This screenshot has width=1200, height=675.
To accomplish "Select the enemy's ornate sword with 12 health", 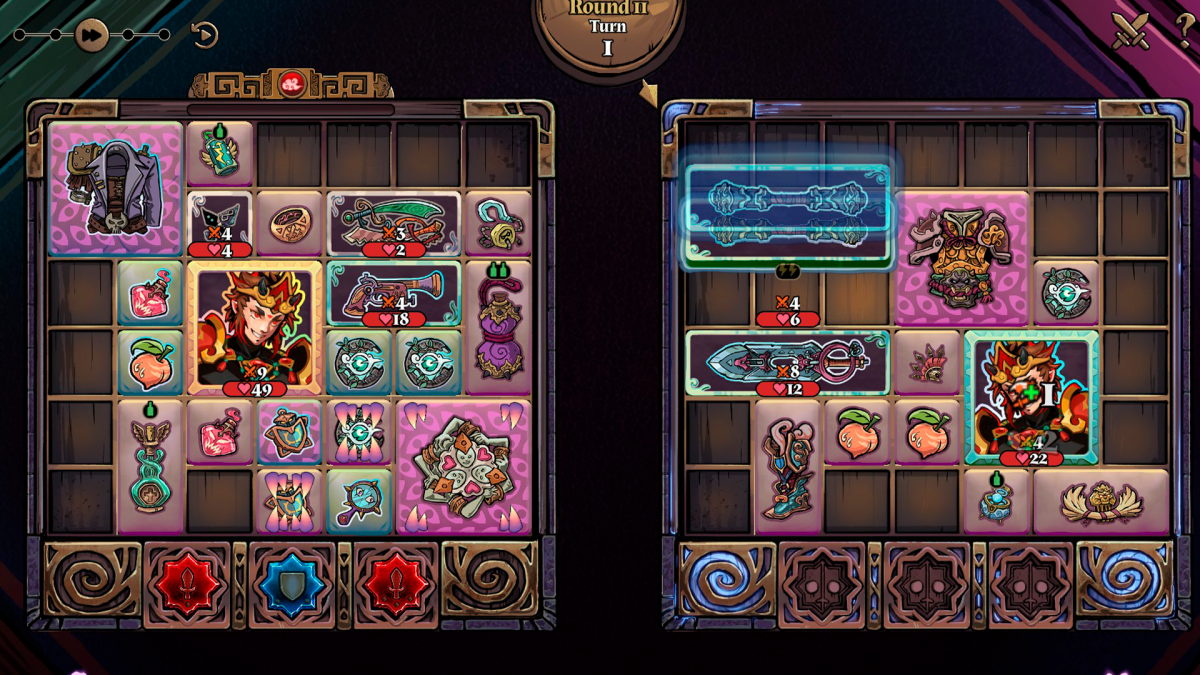I will 788,363.
